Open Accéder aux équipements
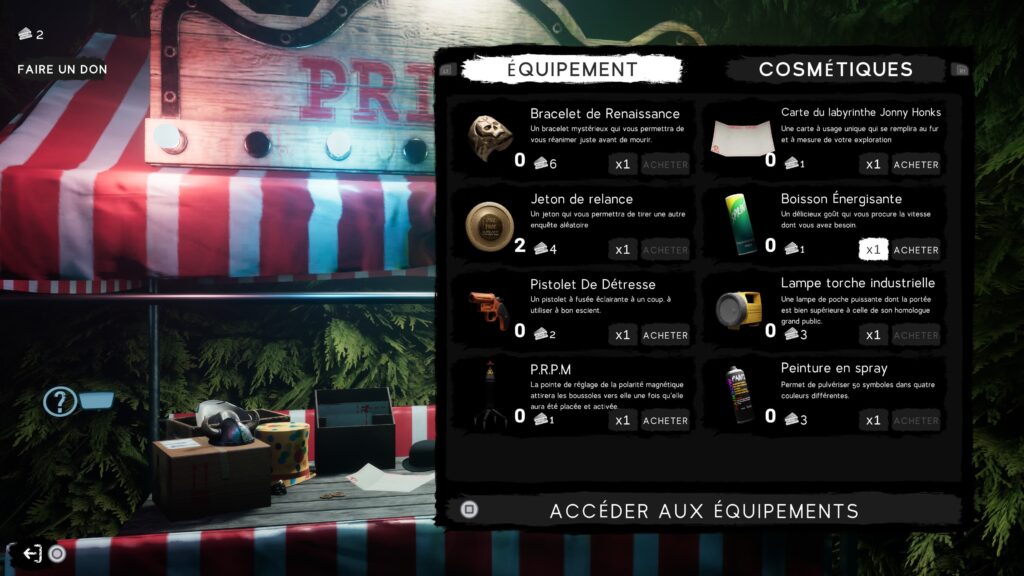Screen dimensions: 1024x576 coord(704,511)
